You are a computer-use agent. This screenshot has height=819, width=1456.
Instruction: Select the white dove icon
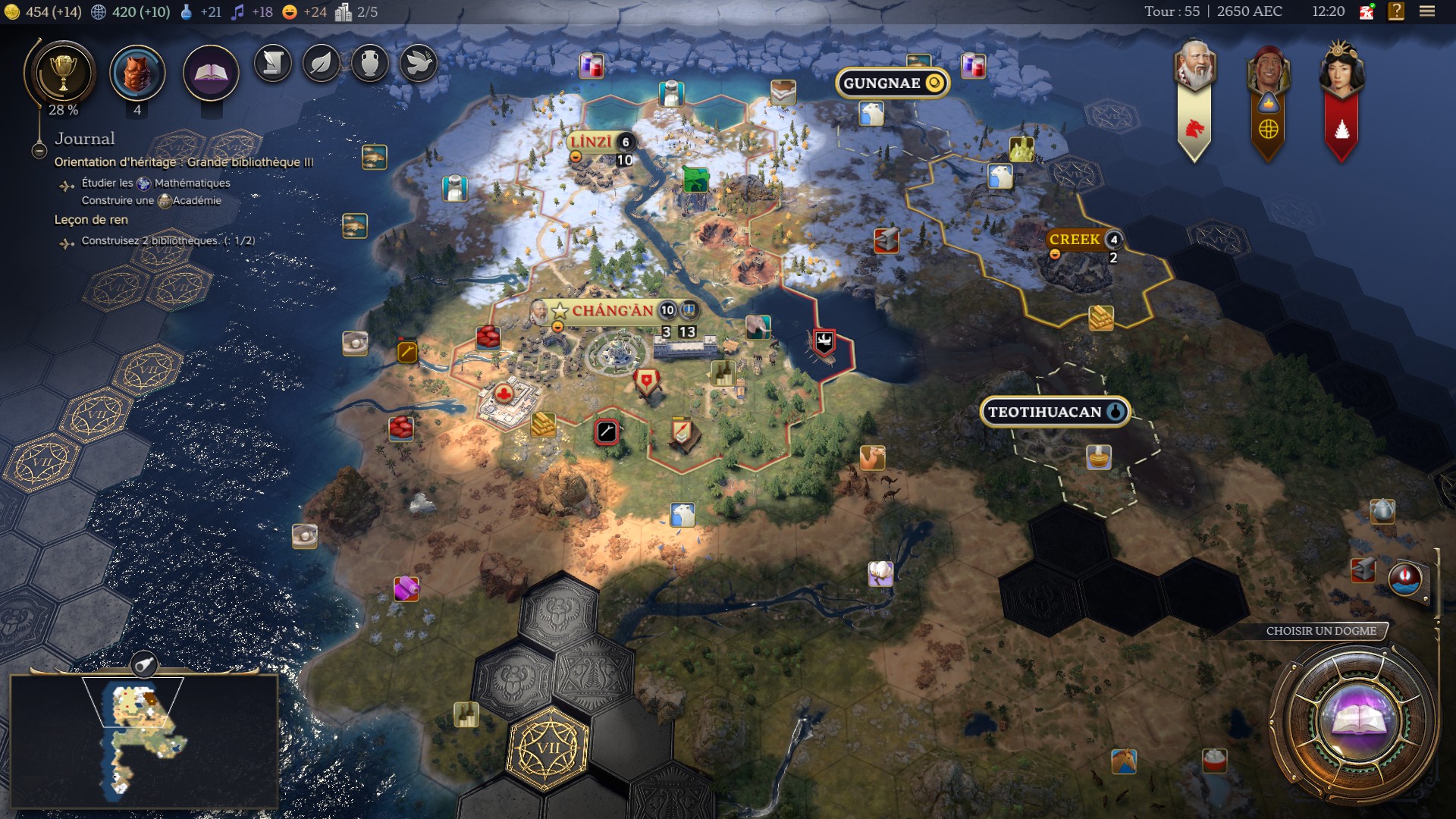[418, 64]
